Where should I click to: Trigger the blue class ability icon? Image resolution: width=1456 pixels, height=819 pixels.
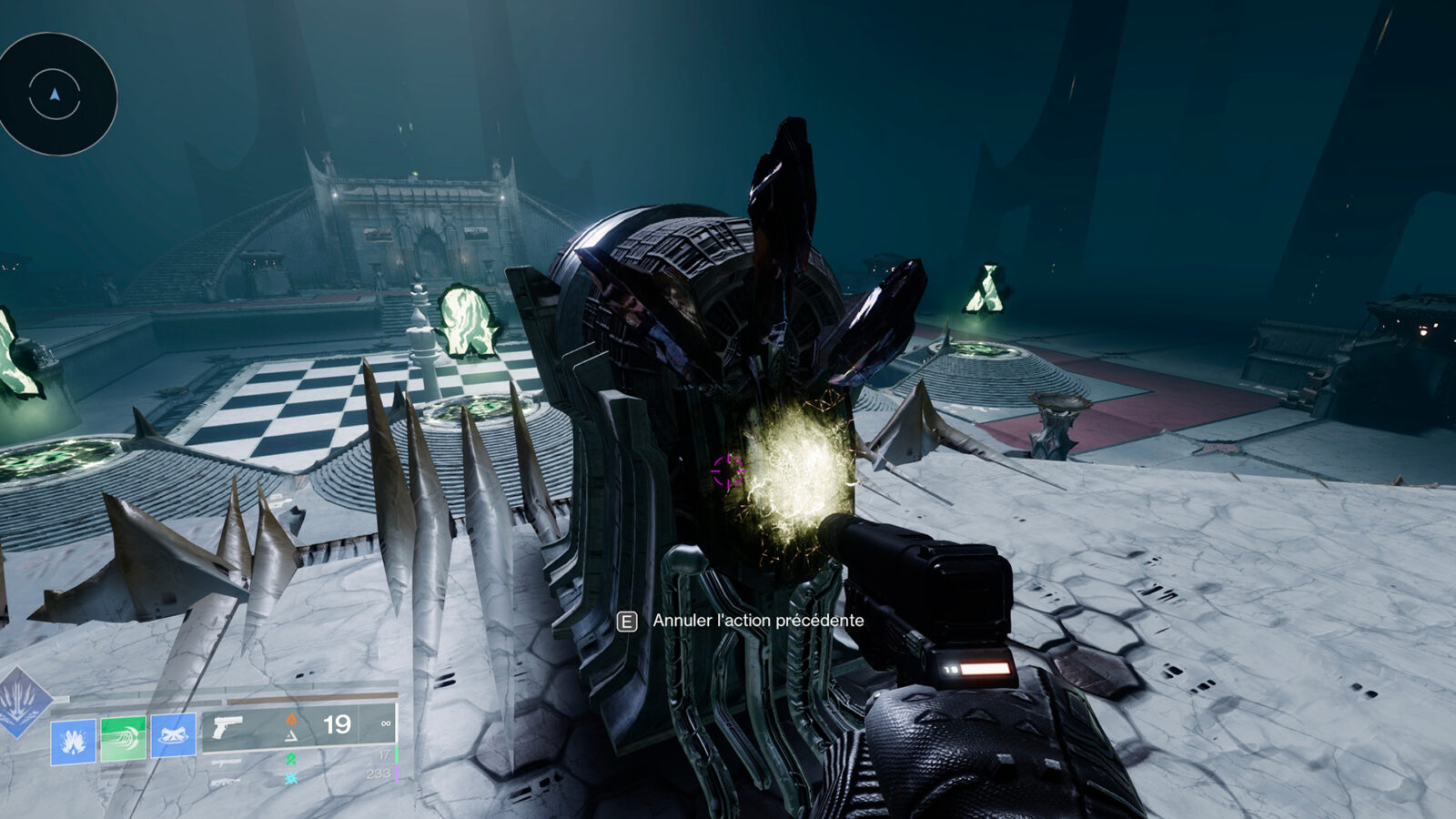[x=173, y=735]
